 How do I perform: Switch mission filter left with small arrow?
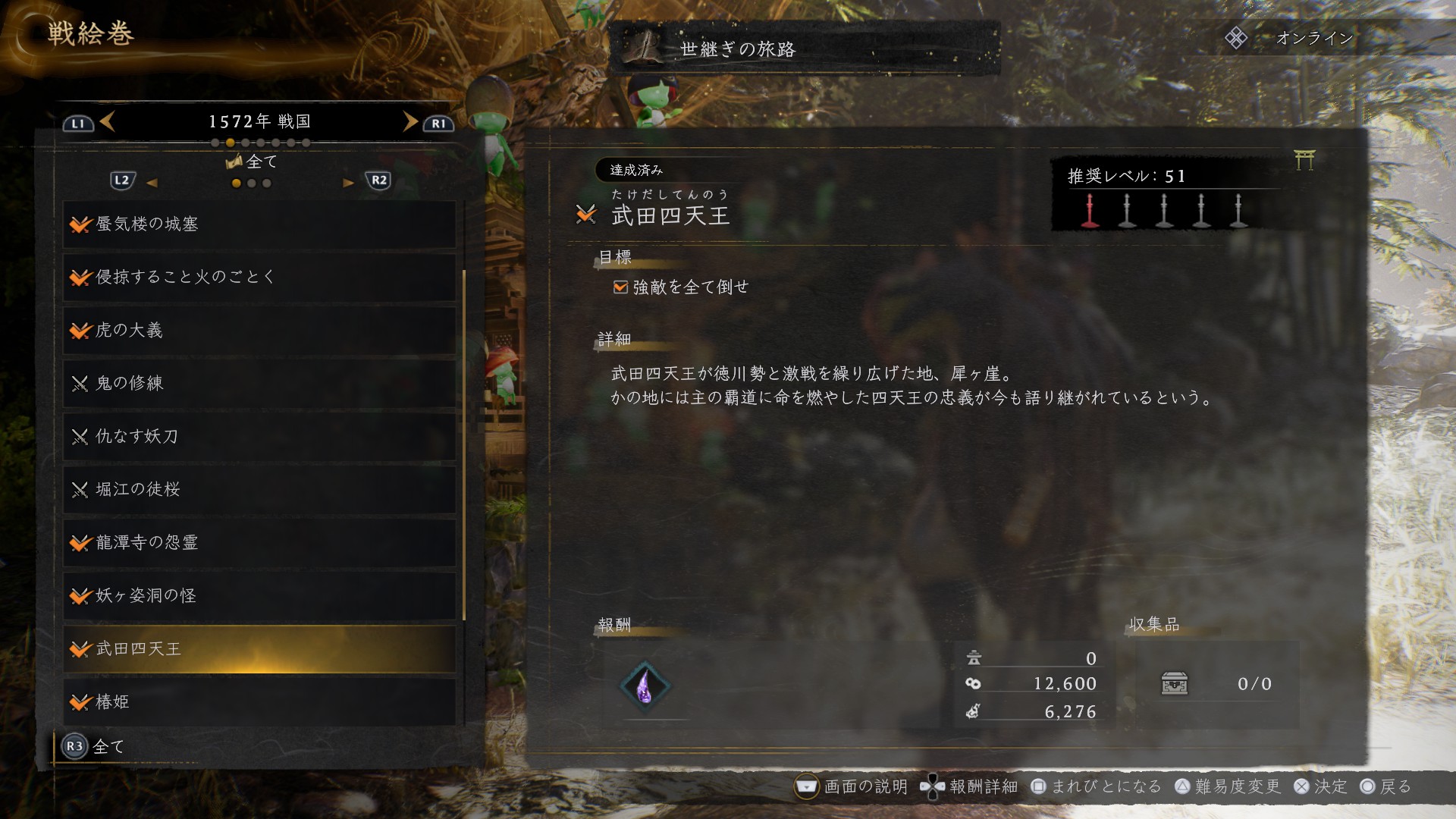[152, 183]
